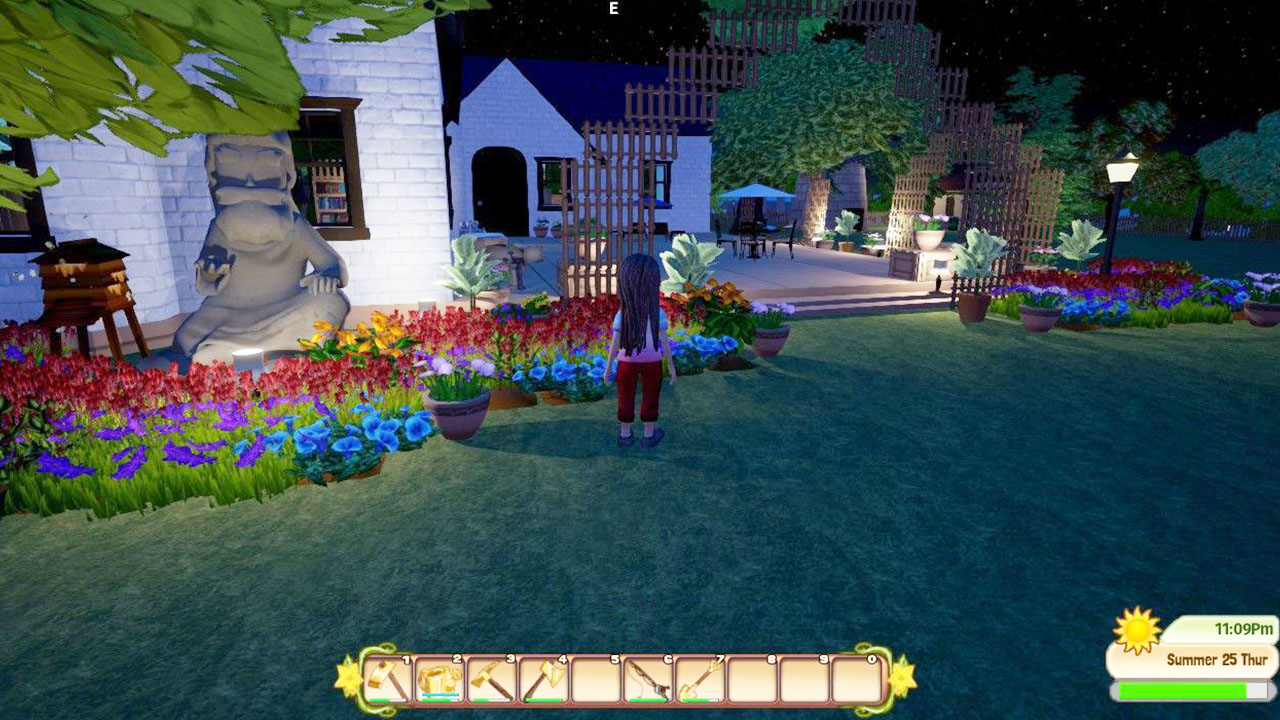
Task: Select the axe in slot 4
Action: 543,680
